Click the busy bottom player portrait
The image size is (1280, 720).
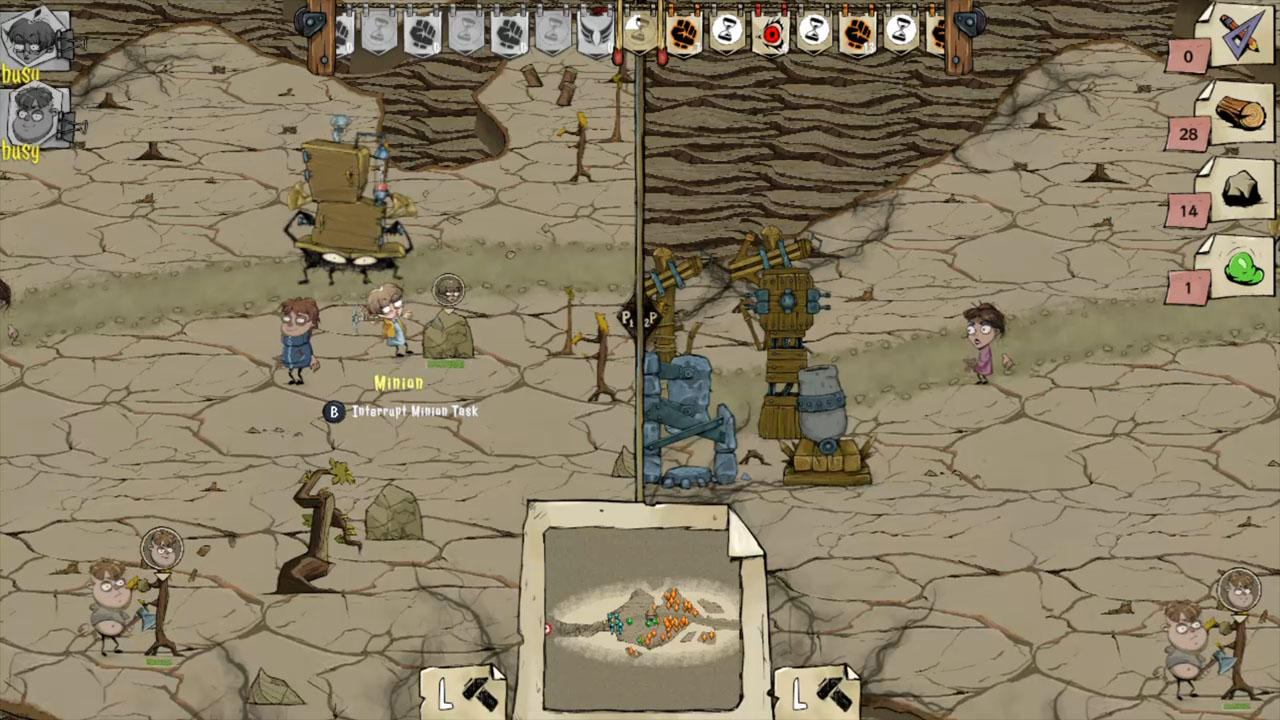[x=33, y=115]
